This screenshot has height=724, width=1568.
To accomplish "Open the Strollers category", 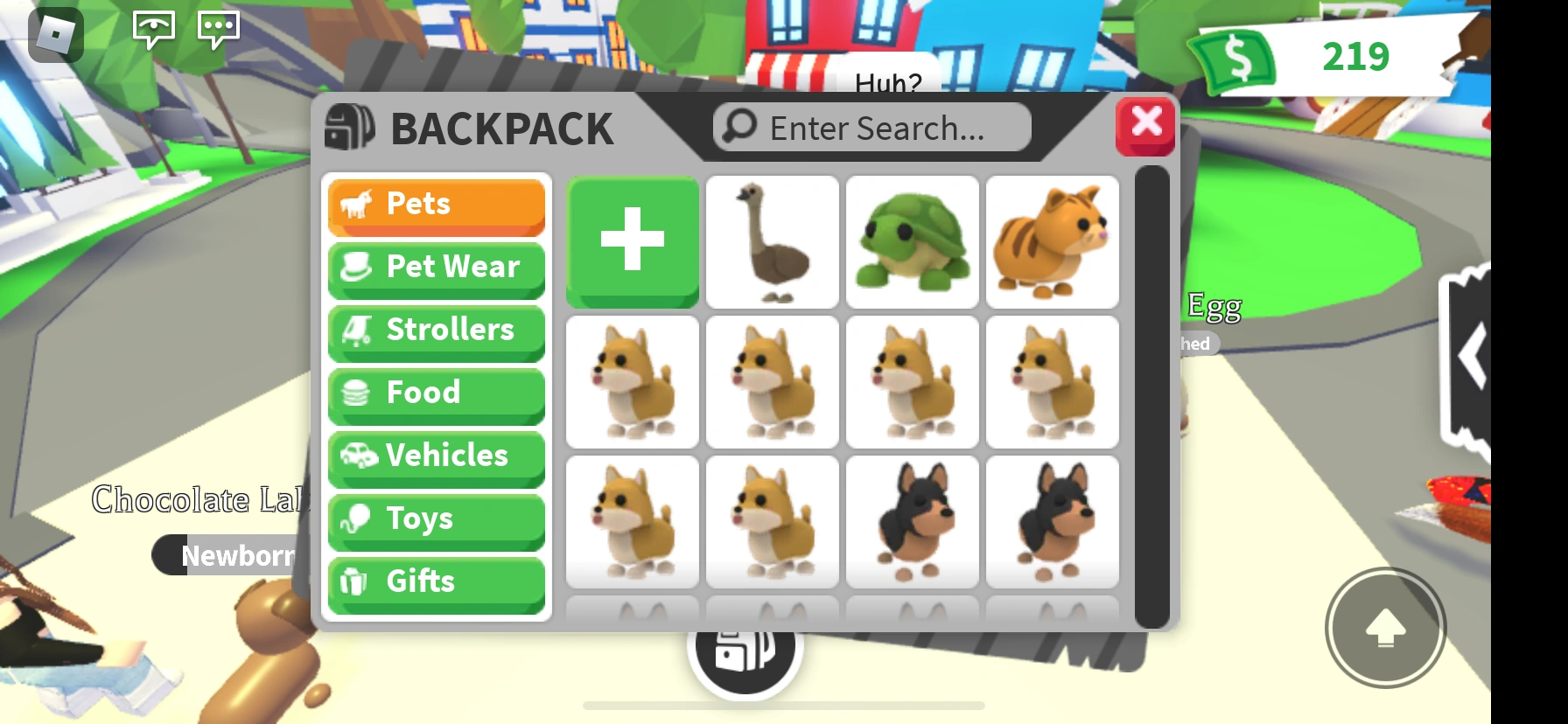I will [x=436, y=331].
